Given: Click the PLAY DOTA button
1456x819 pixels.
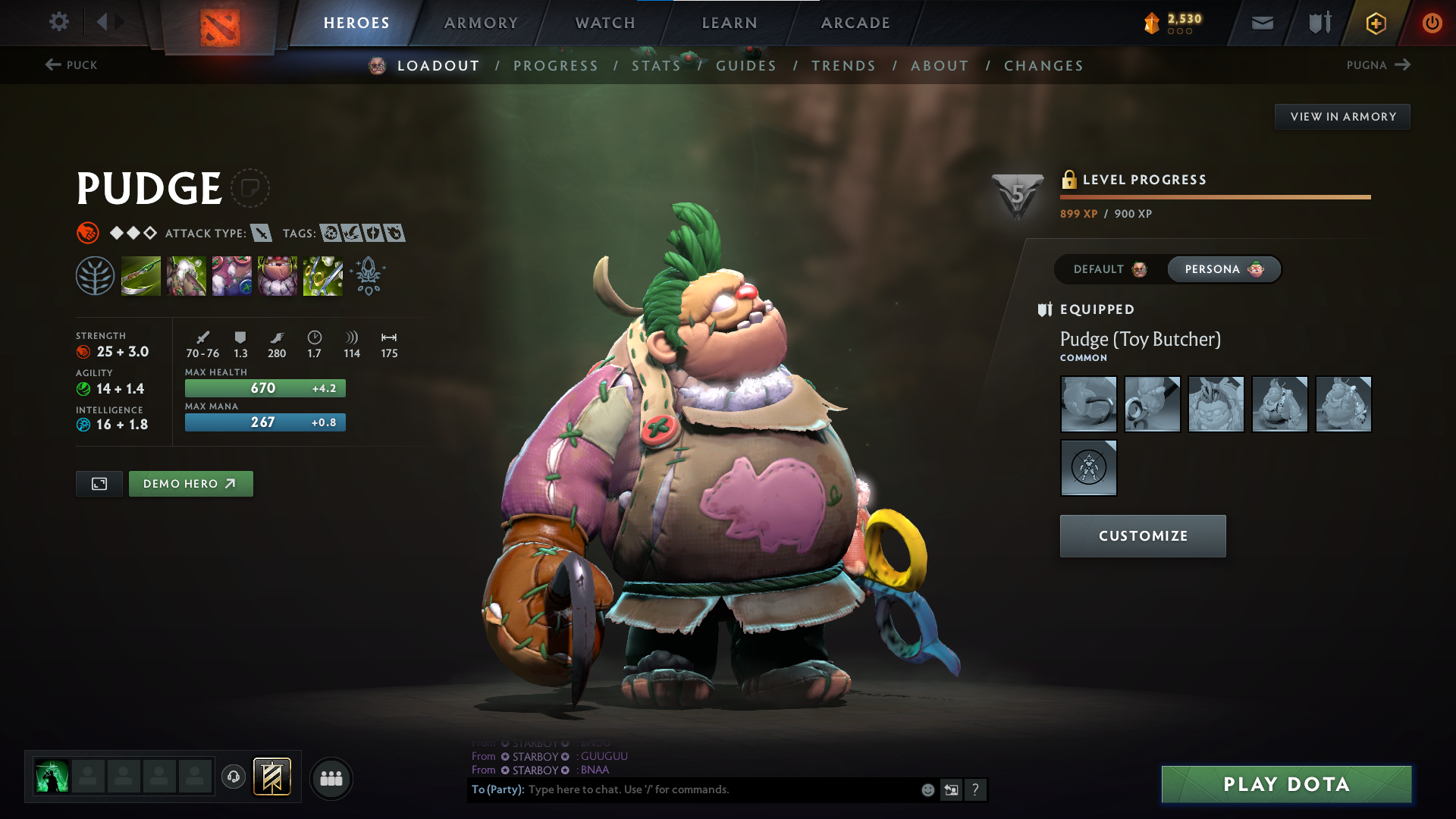Looking at the screenshot, I should click(x=1285, y=785).
